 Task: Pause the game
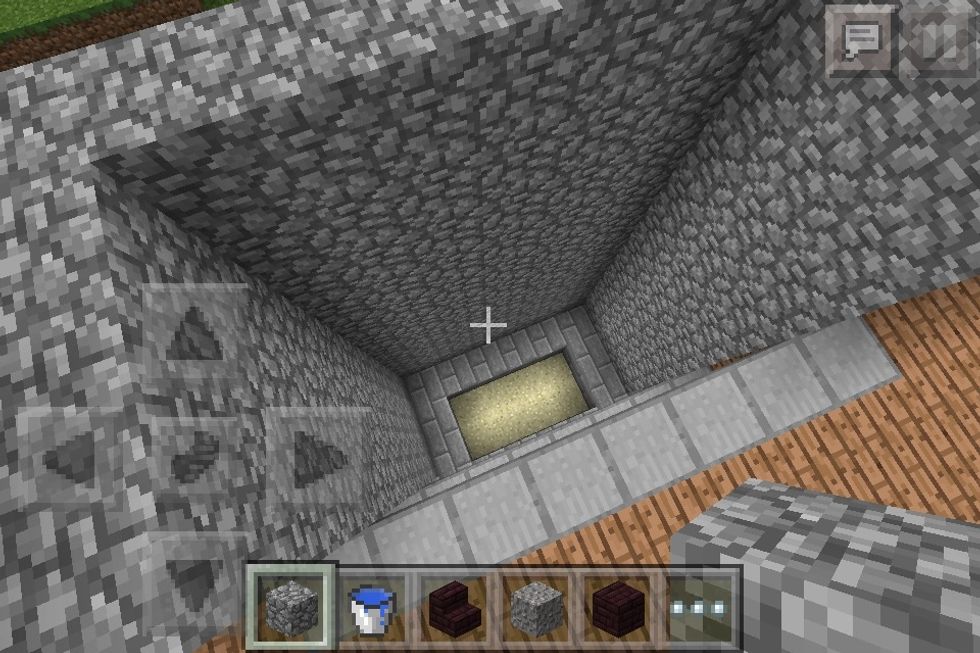(937, 40)
